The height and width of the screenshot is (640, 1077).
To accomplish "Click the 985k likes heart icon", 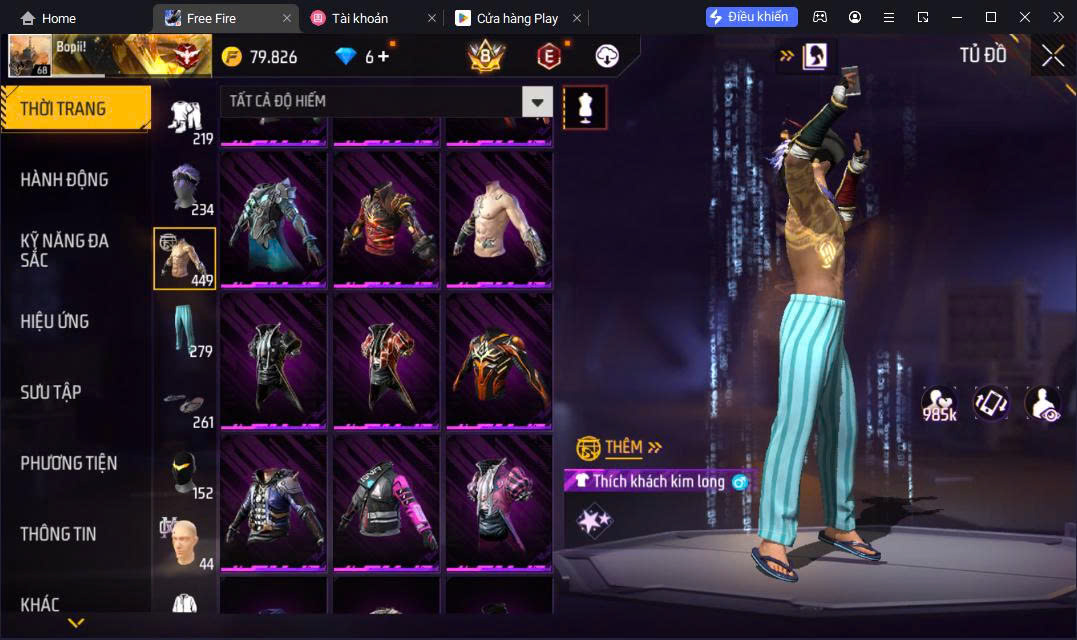I will (x=938, y=403).
